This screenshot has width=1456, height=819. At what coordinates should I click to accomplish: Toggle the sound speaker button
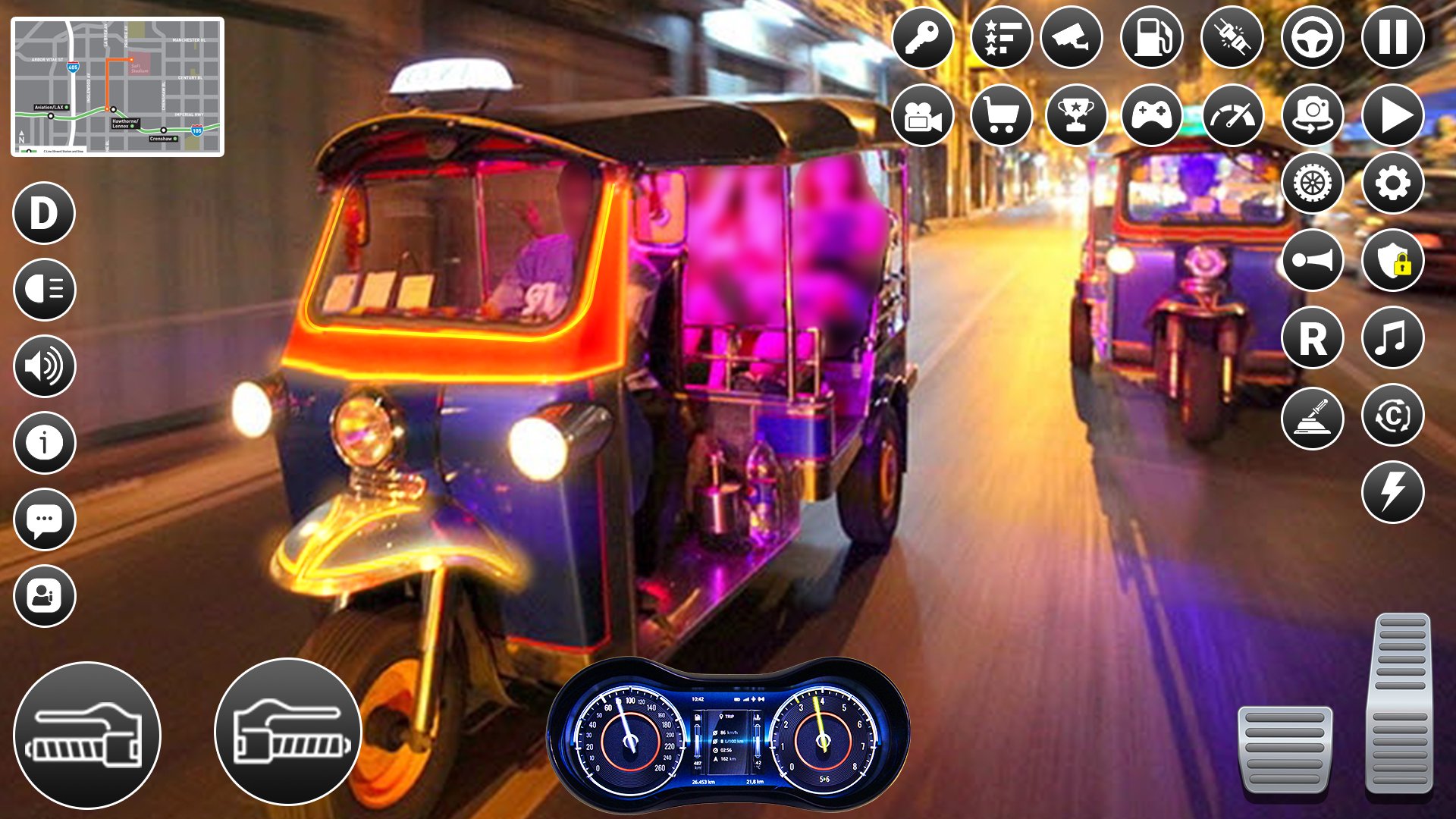44,366
